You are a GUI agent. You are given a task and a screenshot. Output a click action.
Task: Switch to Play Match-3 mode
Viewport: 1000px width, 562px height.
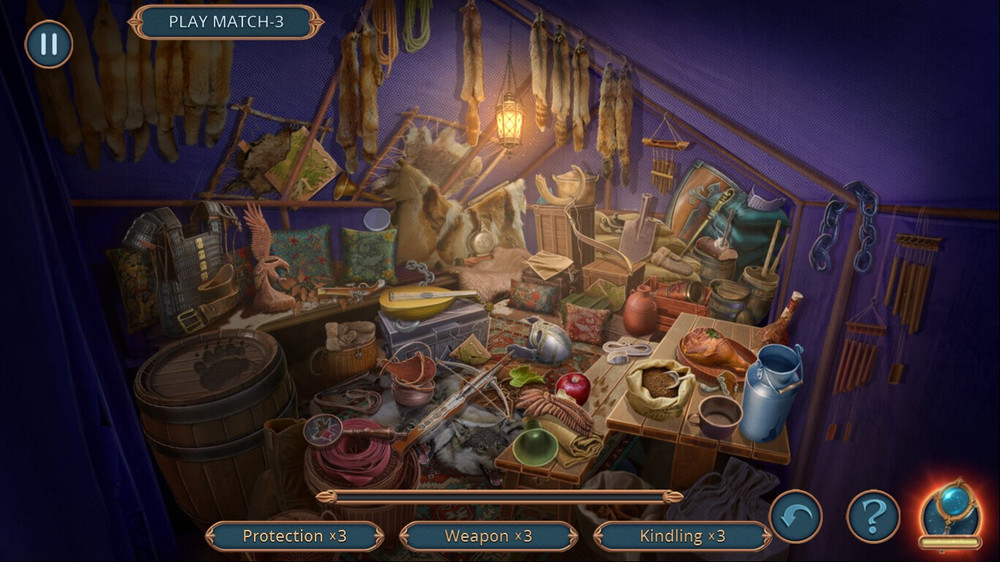[226, 22]
